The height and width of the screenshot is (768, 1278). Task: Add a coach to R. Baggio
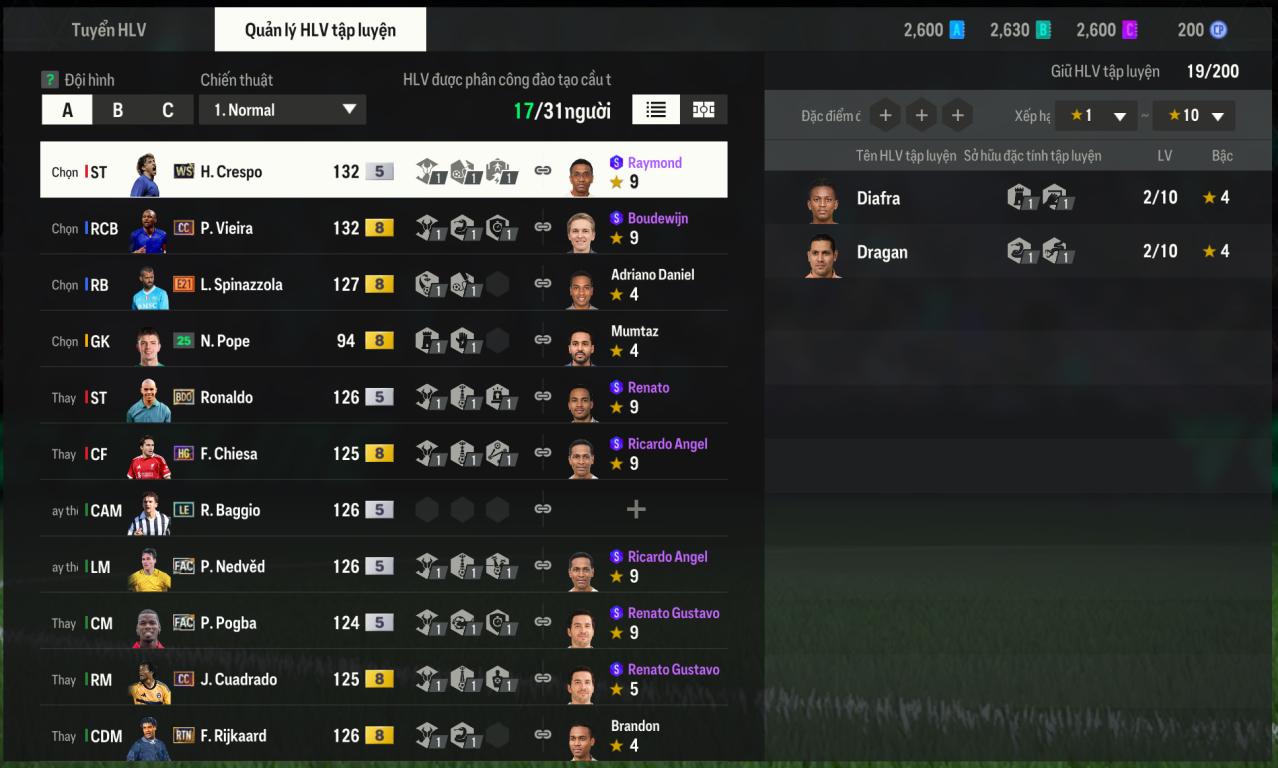(x=635, y=510)
